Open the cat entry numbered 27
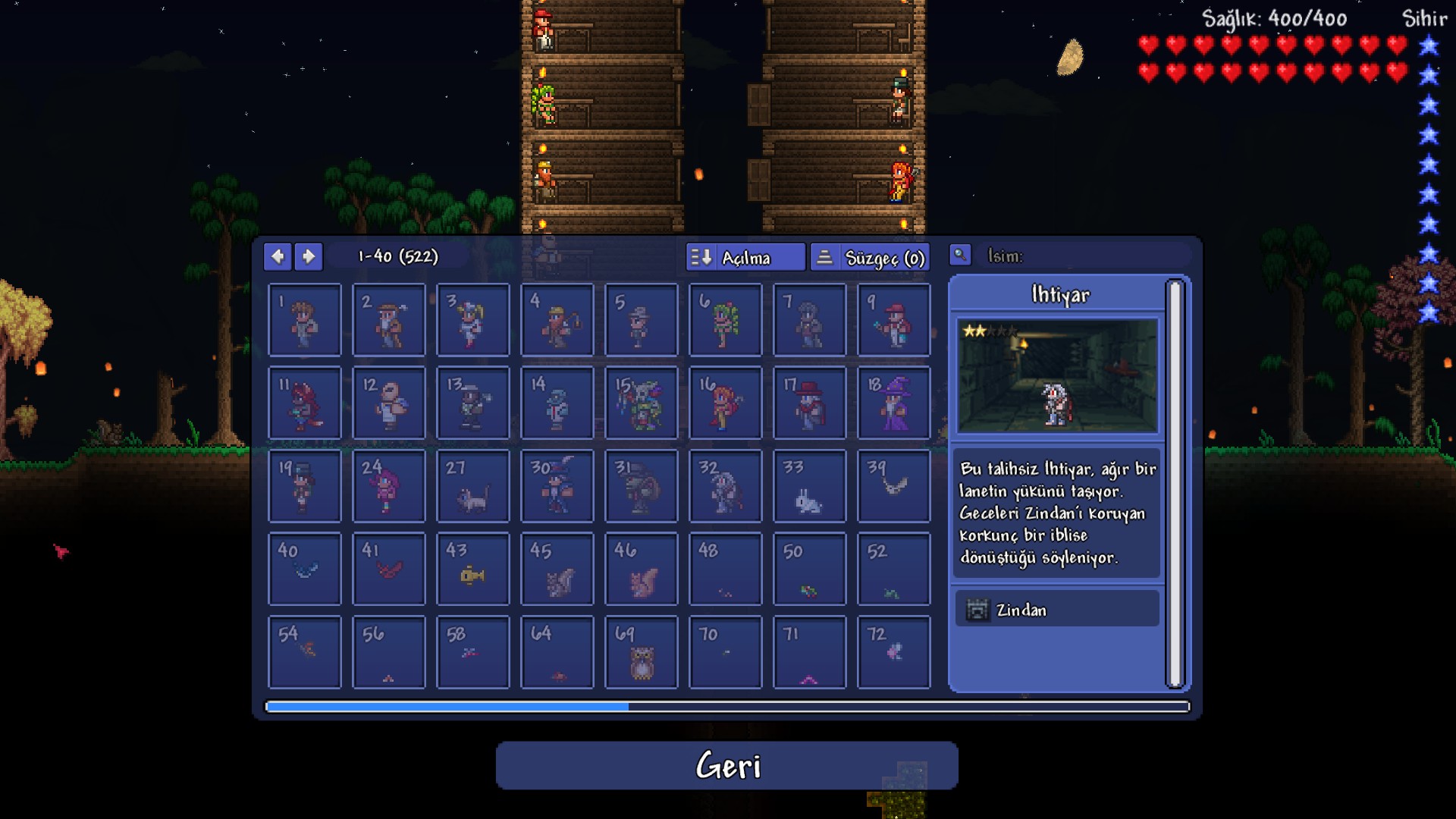1456x819 pixels. point(473,486)
